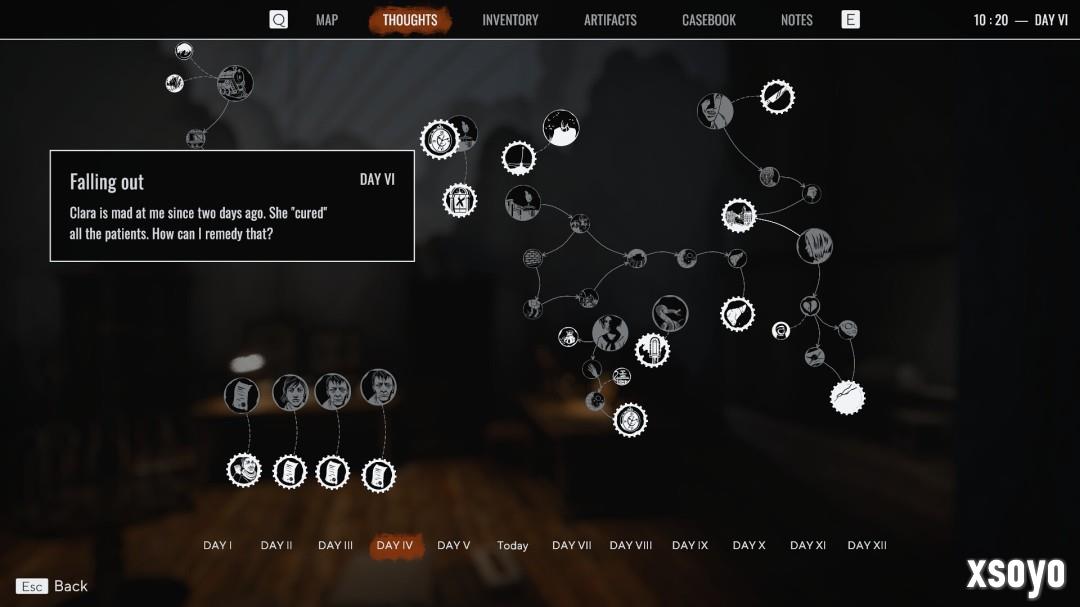This screenshot has height=607, width=1080.
Task: Select the solid white feather thought node
Action: point(847,397)
